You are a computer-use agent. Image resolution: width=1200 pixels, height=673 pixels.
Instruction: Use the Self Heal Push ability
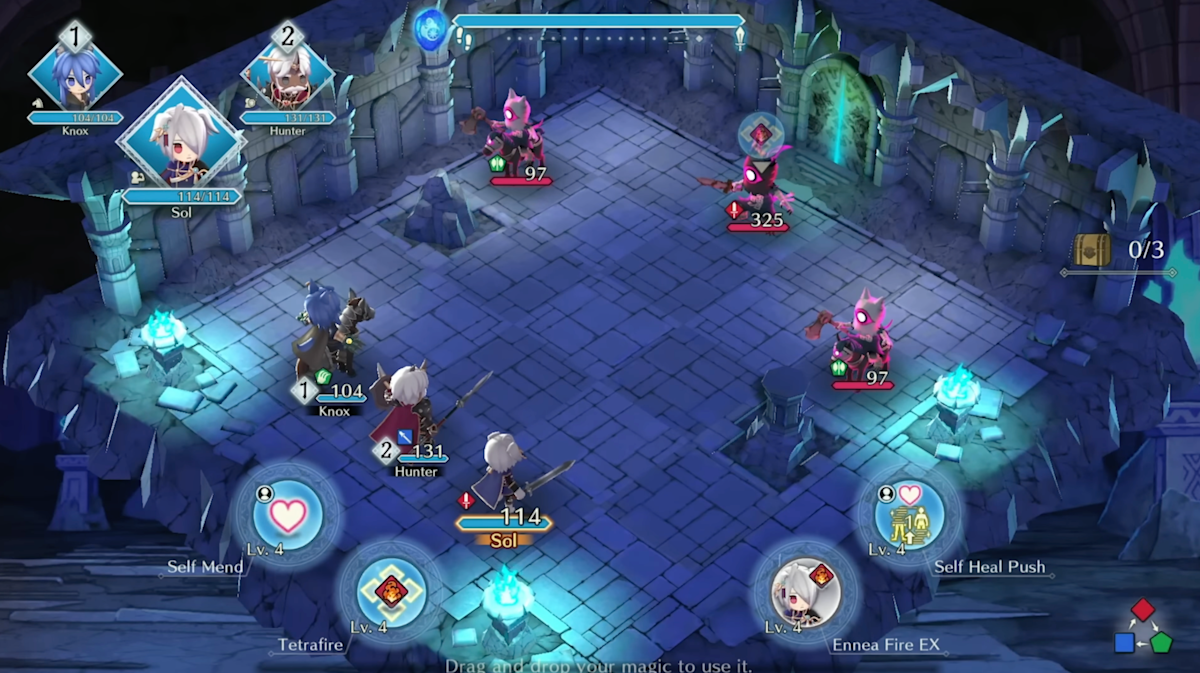point(908,514)
